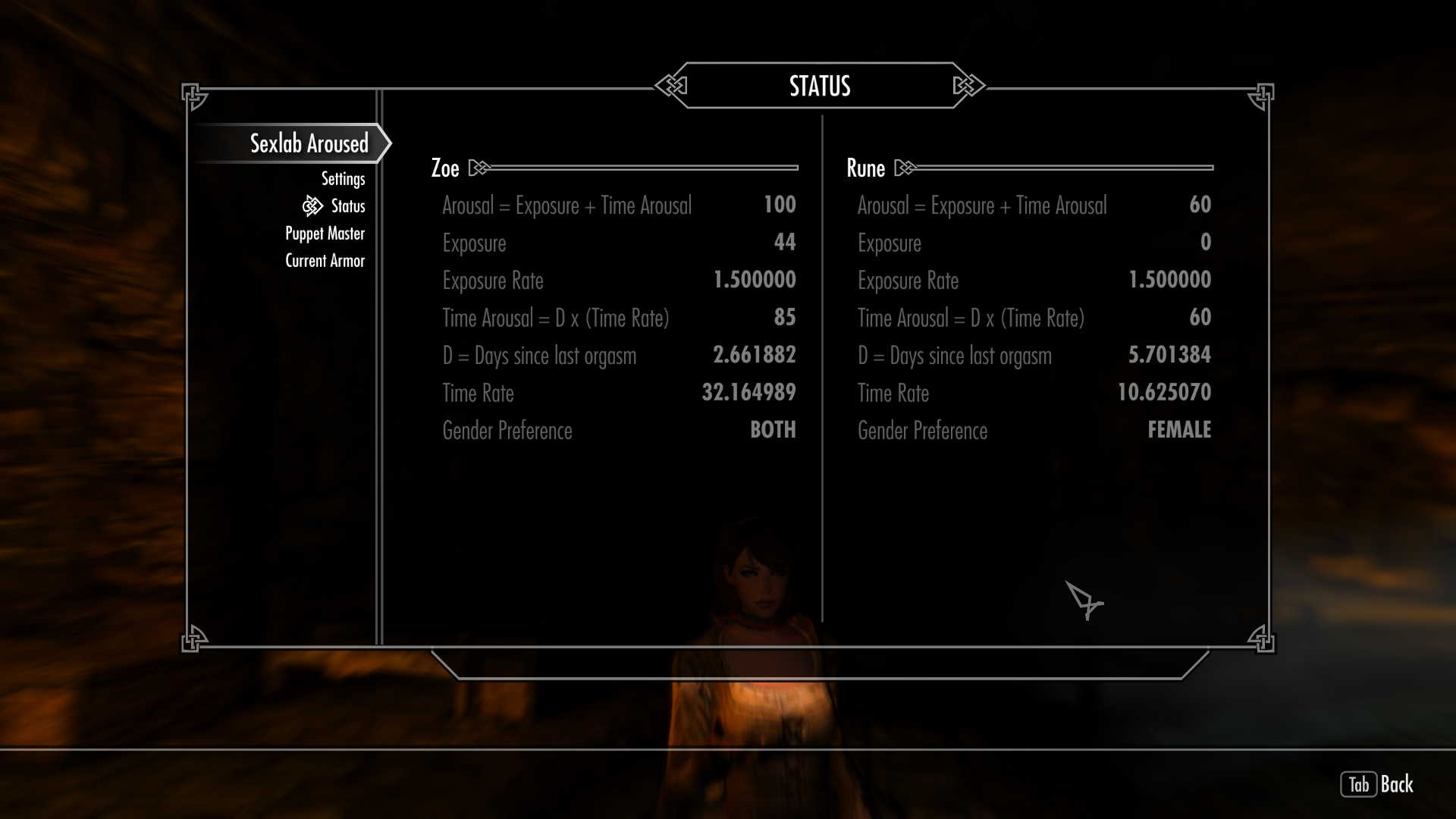Change Rune's Gender Preference option
The height and width of the screenshot is (819, 1456).
pos(1178,431)
